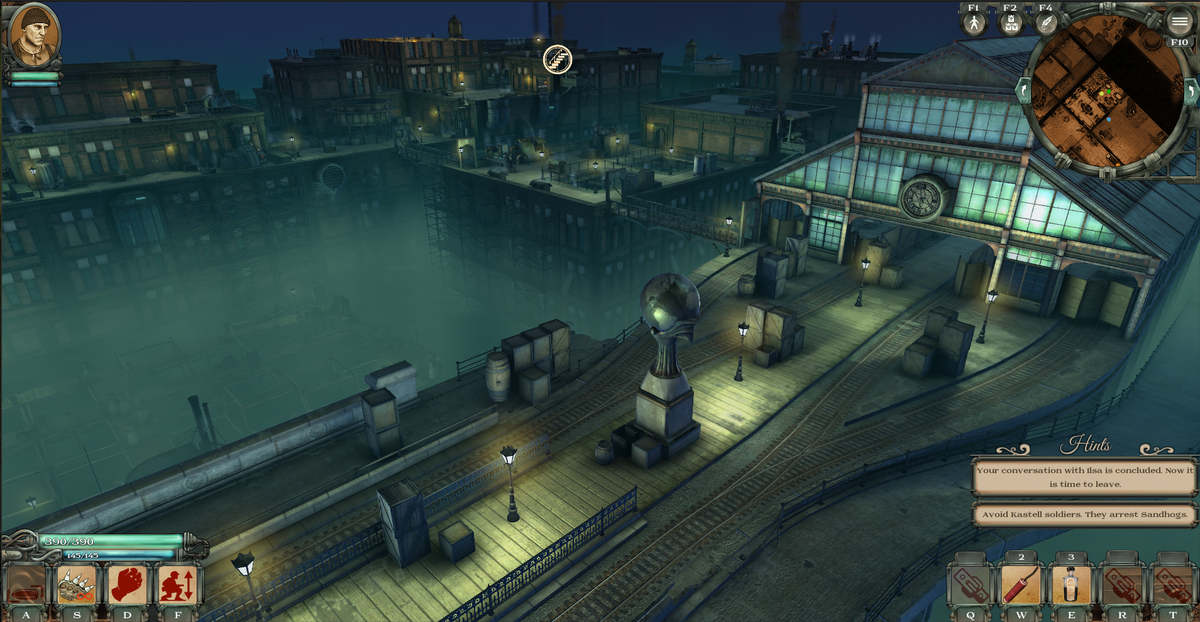
Task: Open the journal feather quill icon
Action: 1046,24
